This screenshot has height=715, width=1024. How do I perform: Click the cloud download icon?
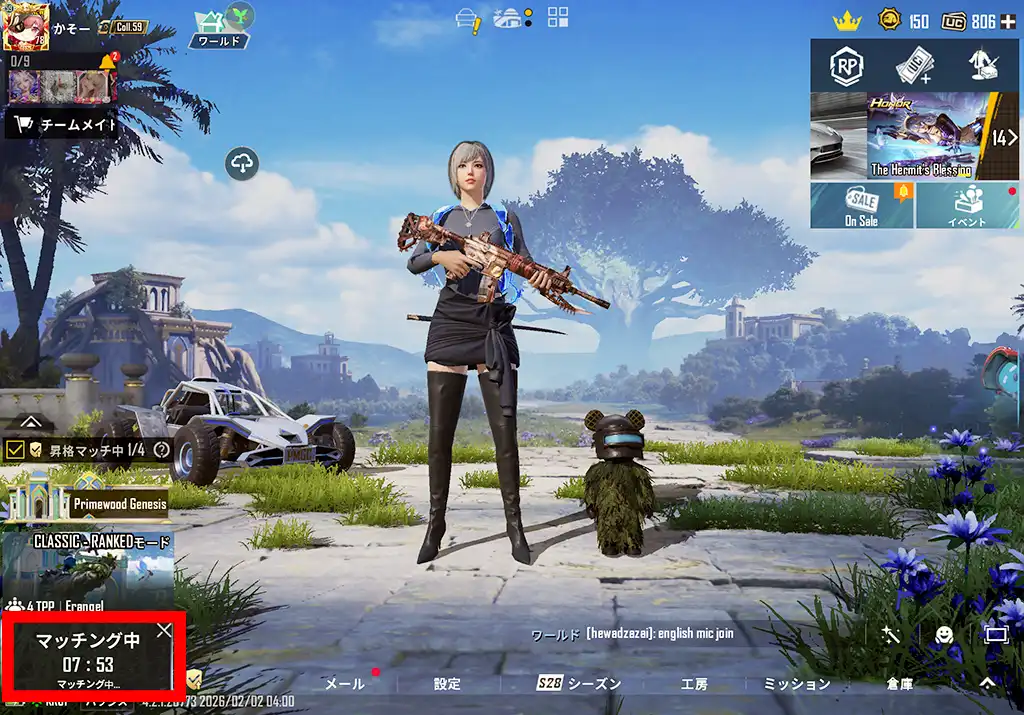(242, 164)
